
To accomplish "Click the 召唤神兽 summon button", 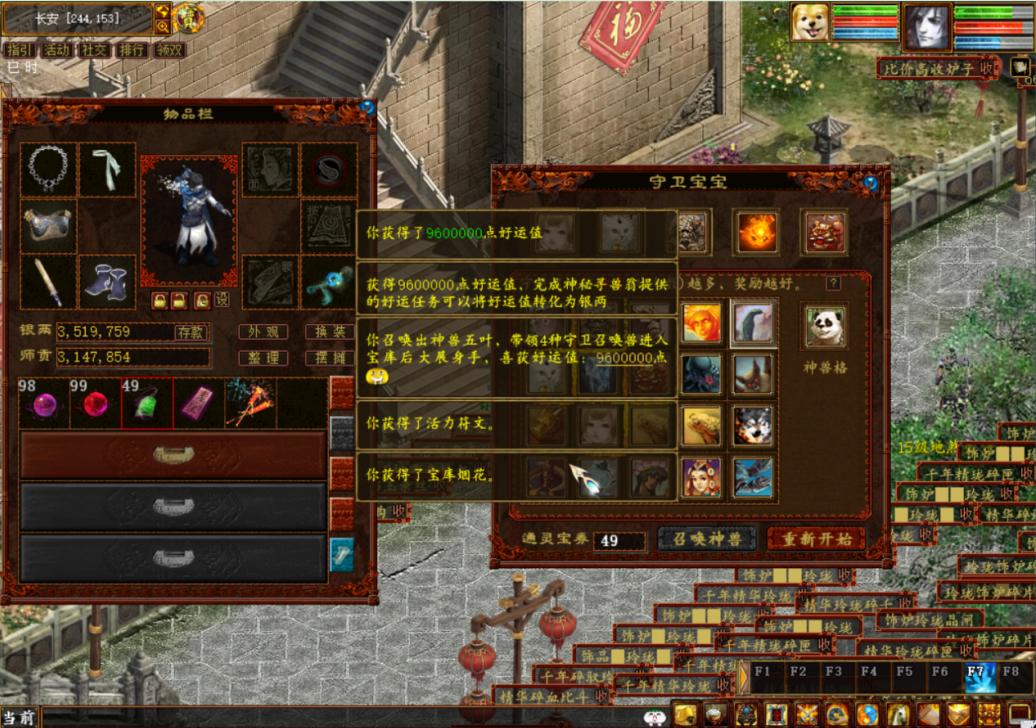I will [707, 539].
